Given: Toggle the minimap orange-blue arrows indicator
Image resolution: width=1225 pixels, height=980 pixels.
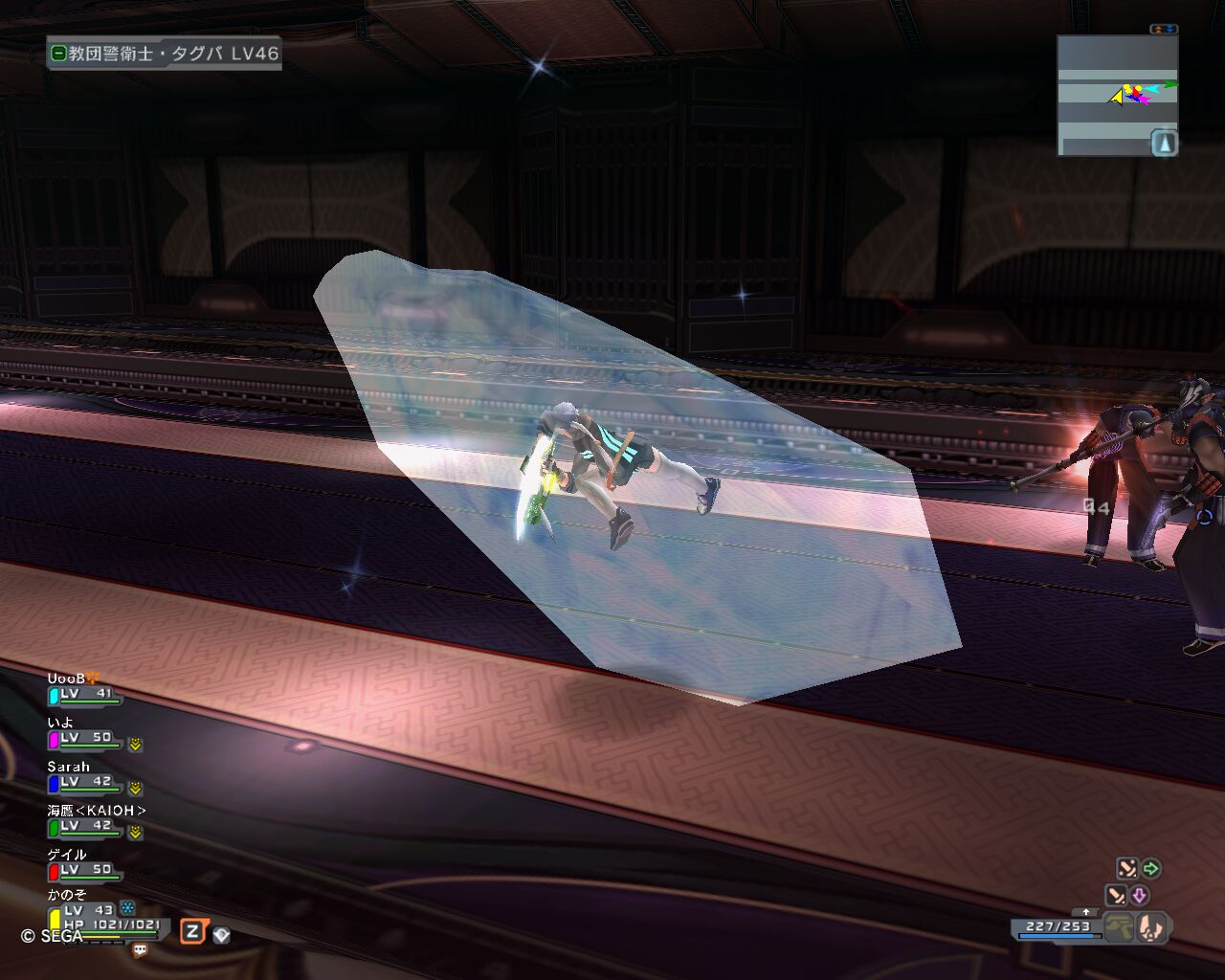Looking at the screenshot, I should (x=1164, y=30).
